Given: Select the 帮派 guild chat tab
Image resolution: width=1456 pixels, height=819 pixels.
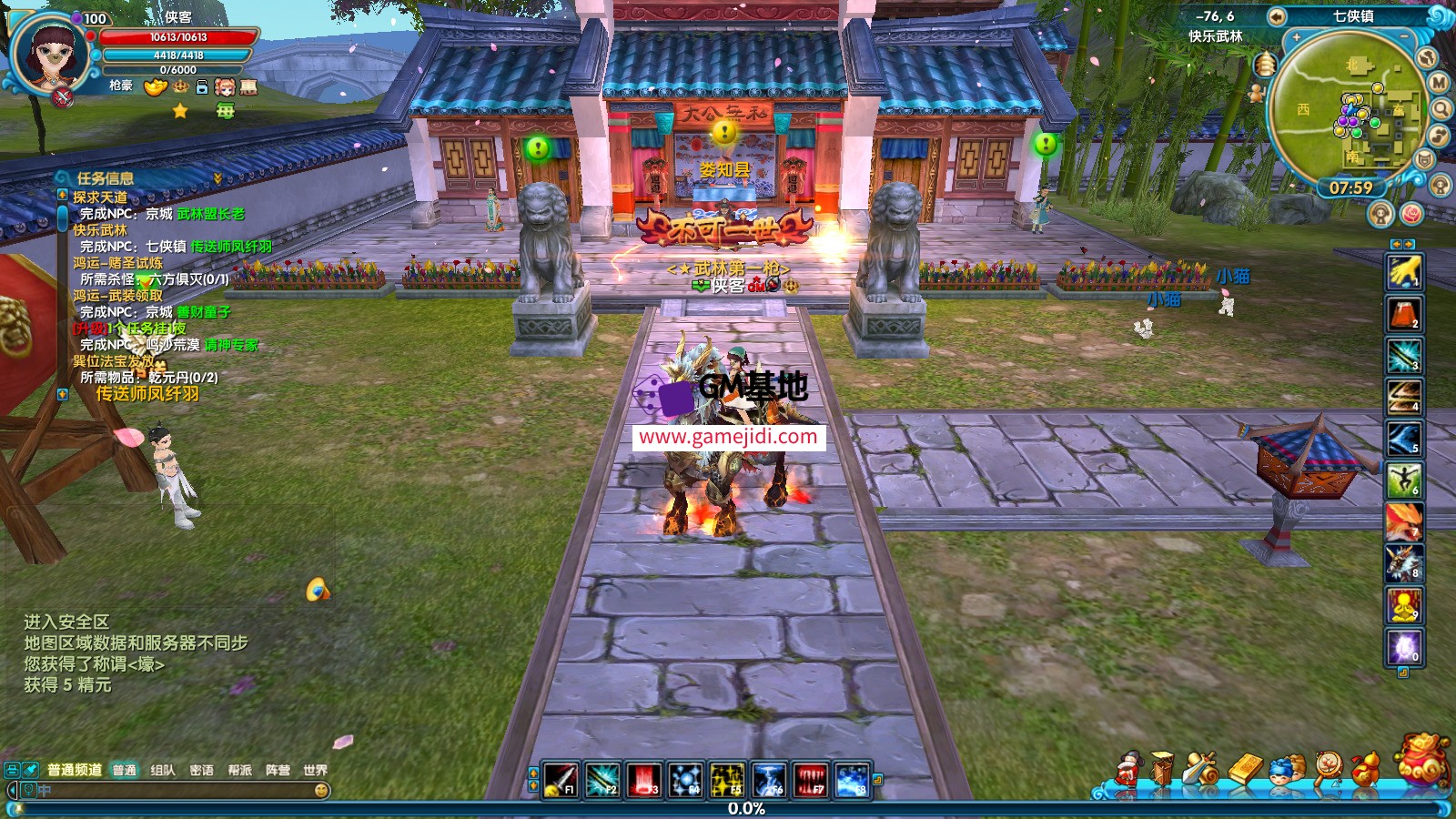Looking at the screenshot, I should click(239, 770).
